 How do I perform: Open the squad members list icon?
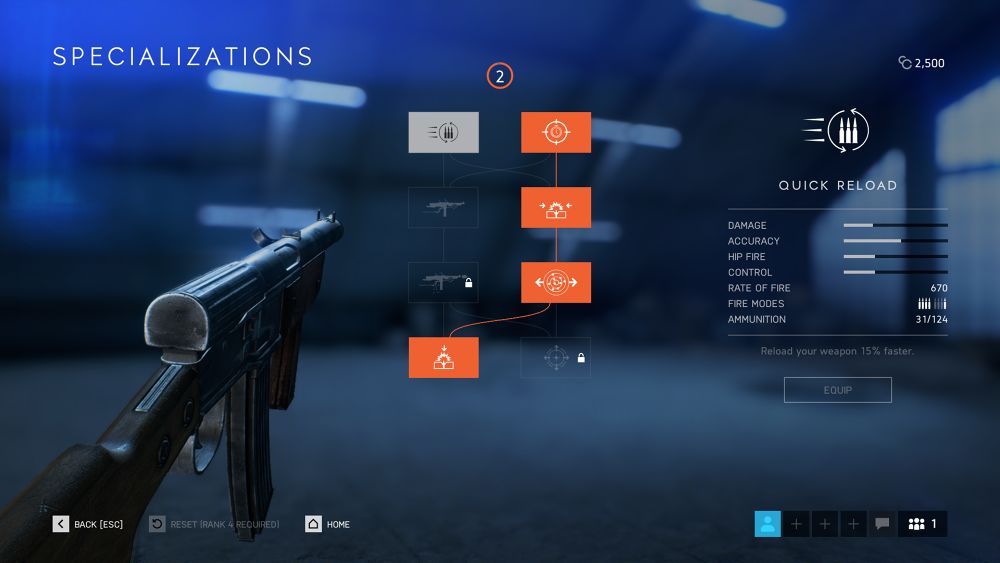pos(922,523)
